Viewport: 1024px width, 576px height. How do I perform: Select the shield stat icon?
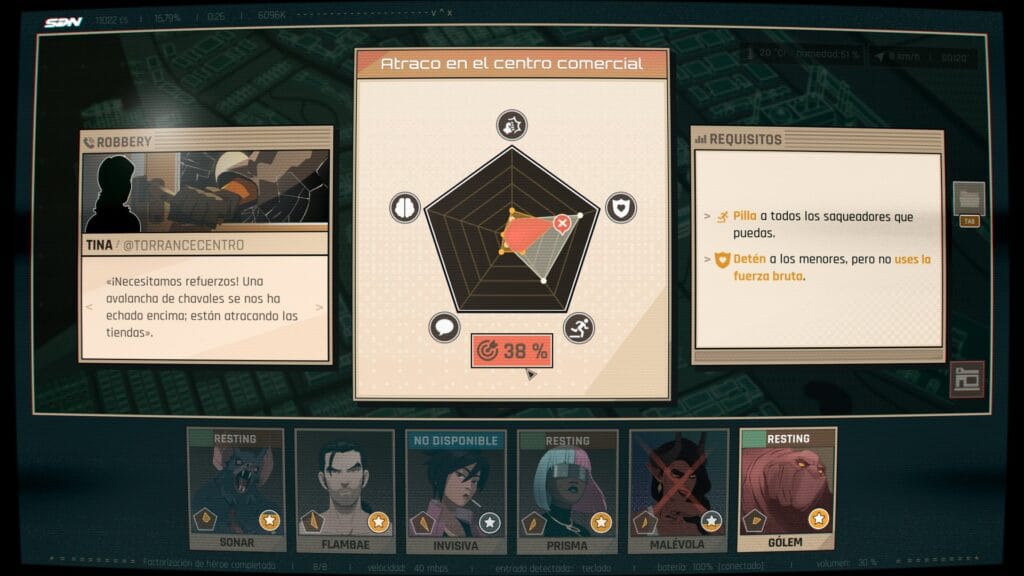pyautogui.click(x=620, y=207)
